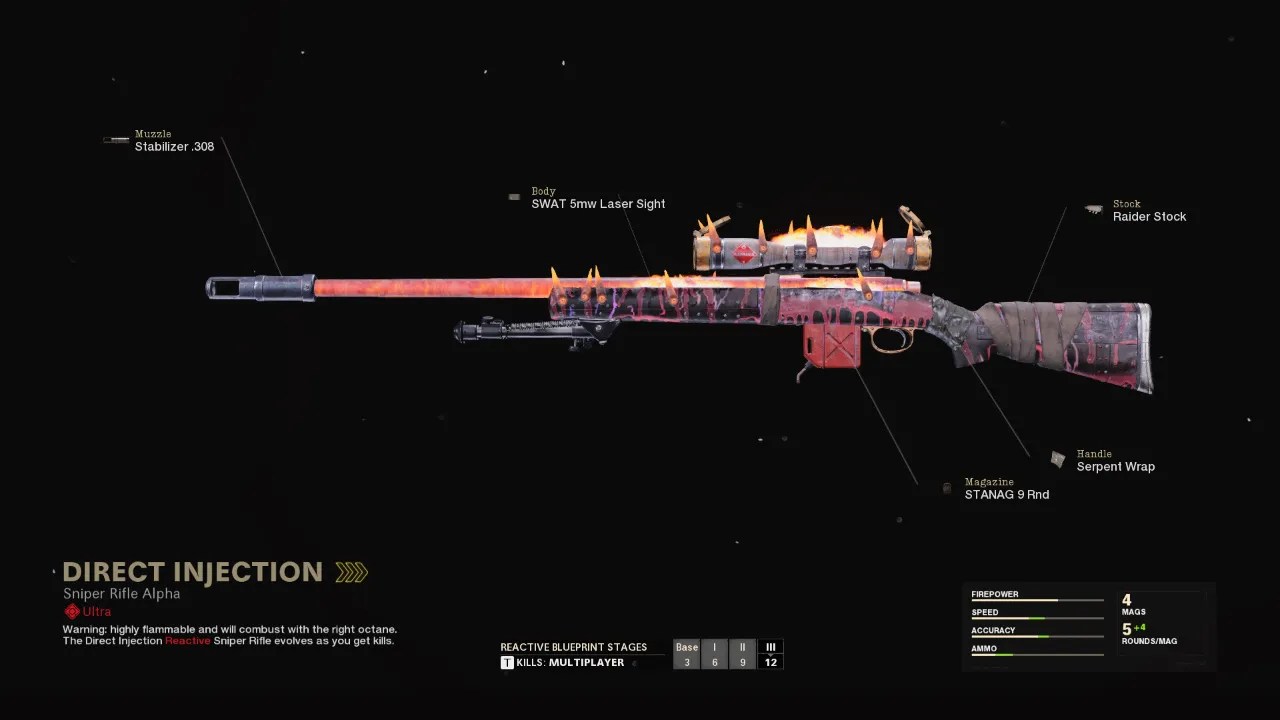This screenshot has height=720, width=1280.
Task: Activate blueprint stage II
Action: (743, 654)
